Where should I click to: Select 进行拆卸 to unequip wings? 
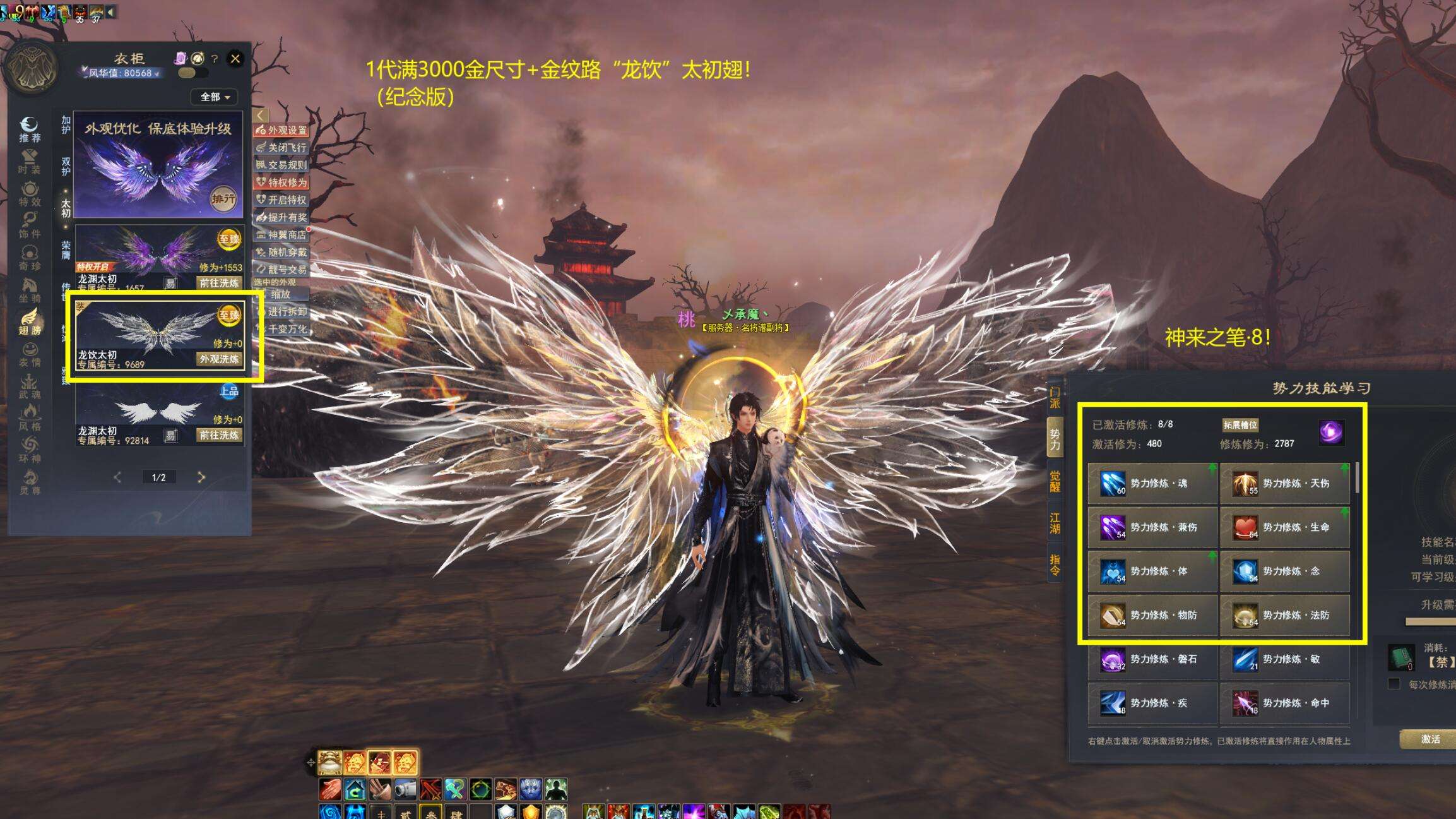click(x=281, y=311)
